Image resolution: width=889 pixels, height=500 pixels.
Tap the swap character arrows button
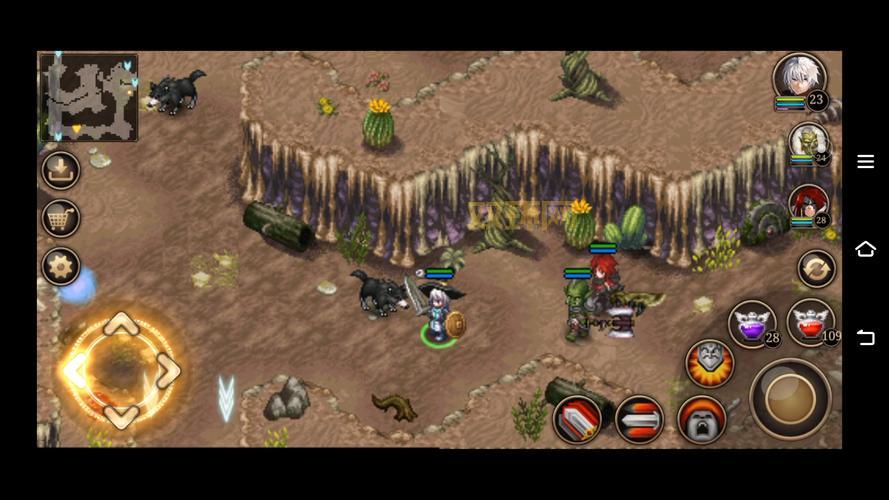click(x=816, y=268)
